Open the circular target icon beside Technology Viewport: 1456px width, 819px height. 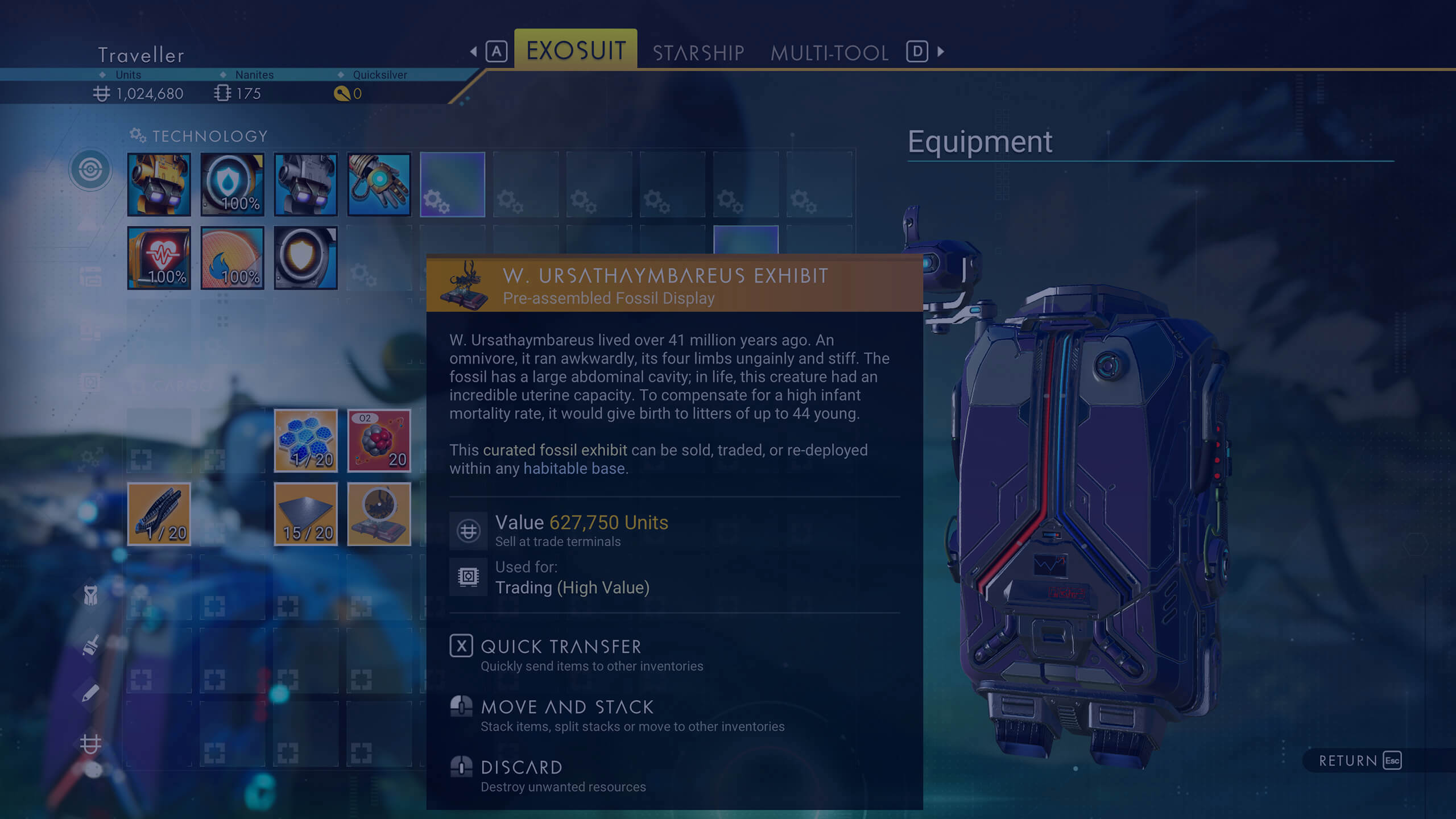click(90, 169)
